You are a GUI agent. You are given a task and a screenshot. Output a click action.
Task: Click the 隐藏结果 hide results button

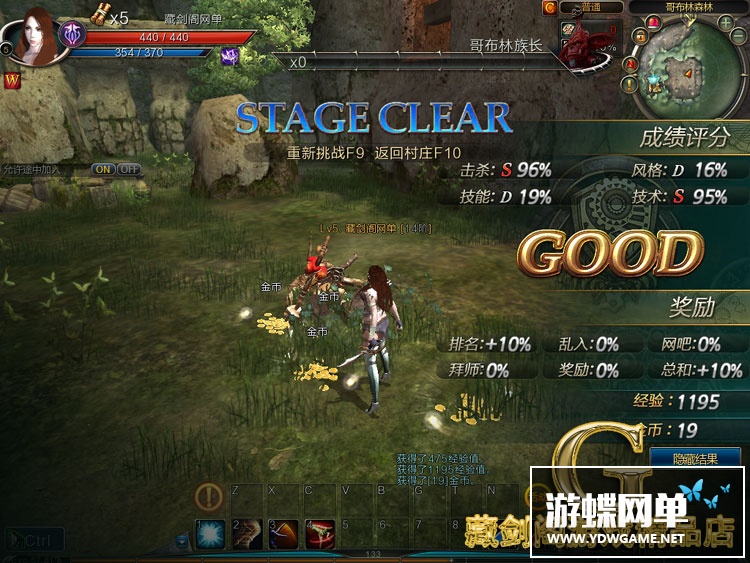[695, 458]
